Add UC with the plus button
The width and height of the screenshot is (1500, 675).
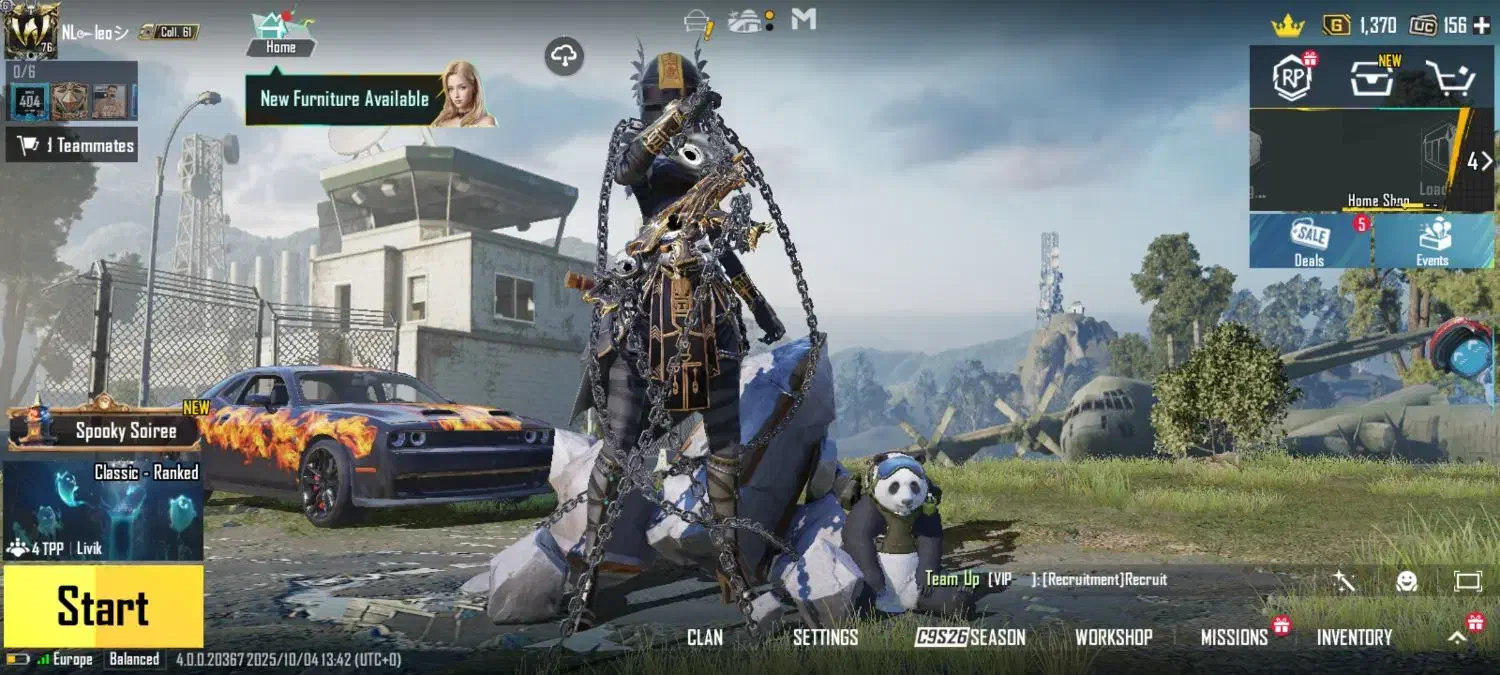(x=1481, y=25)
